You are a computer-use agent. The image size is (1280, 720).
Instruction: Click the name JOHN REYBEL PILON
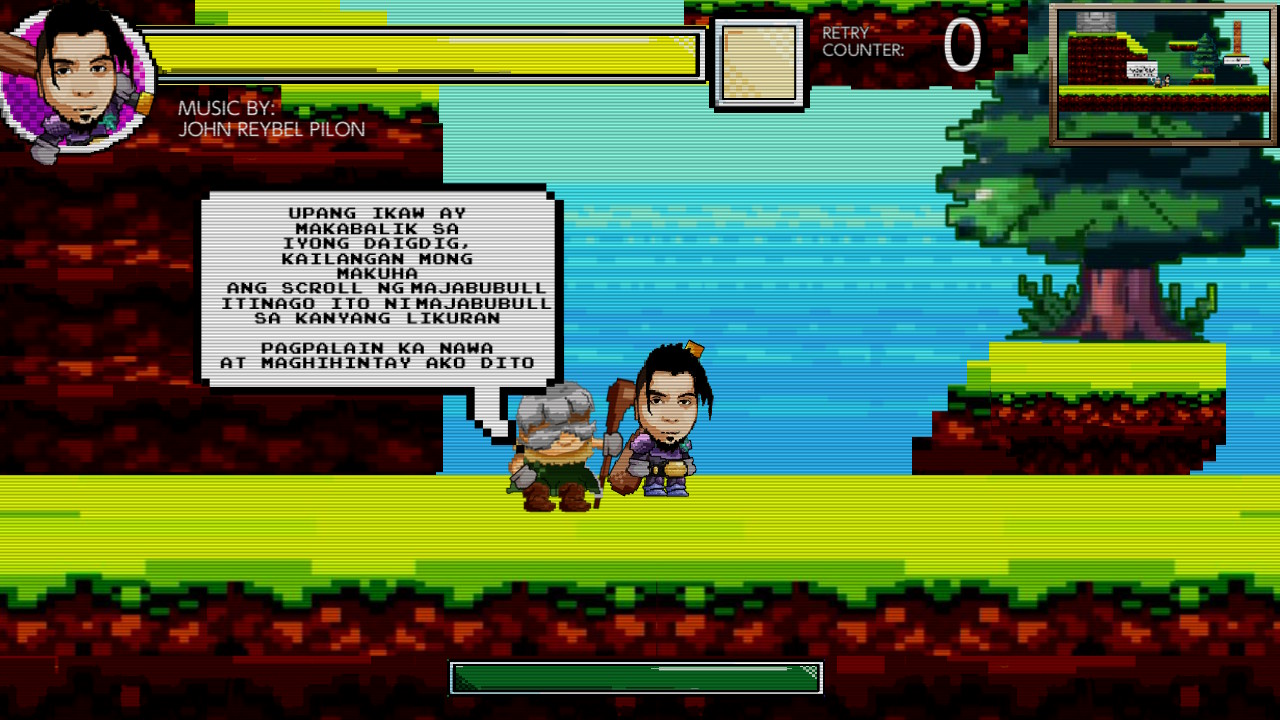point(270,128)
